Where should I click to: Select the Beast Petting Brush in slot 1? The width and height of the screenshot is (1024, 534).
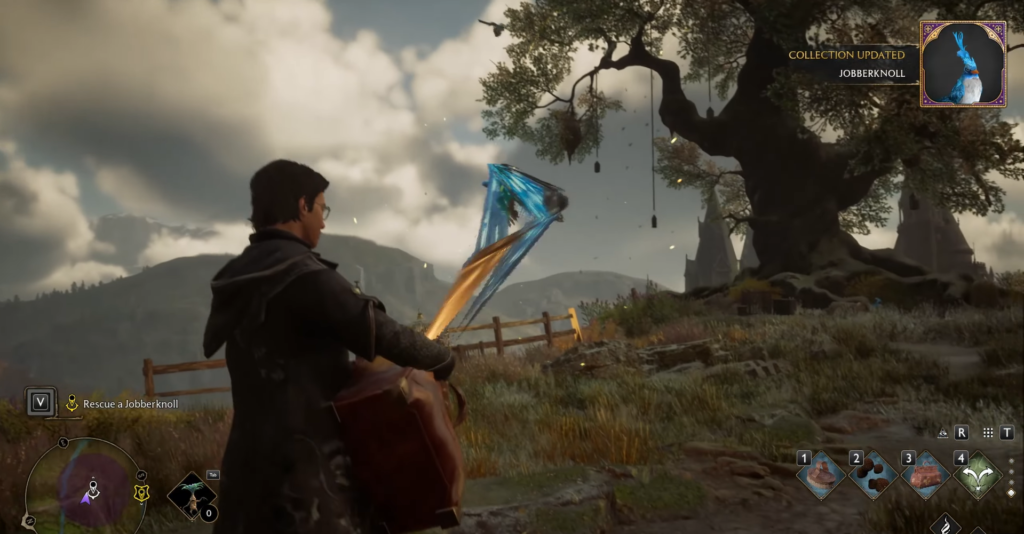pos(822,475)
